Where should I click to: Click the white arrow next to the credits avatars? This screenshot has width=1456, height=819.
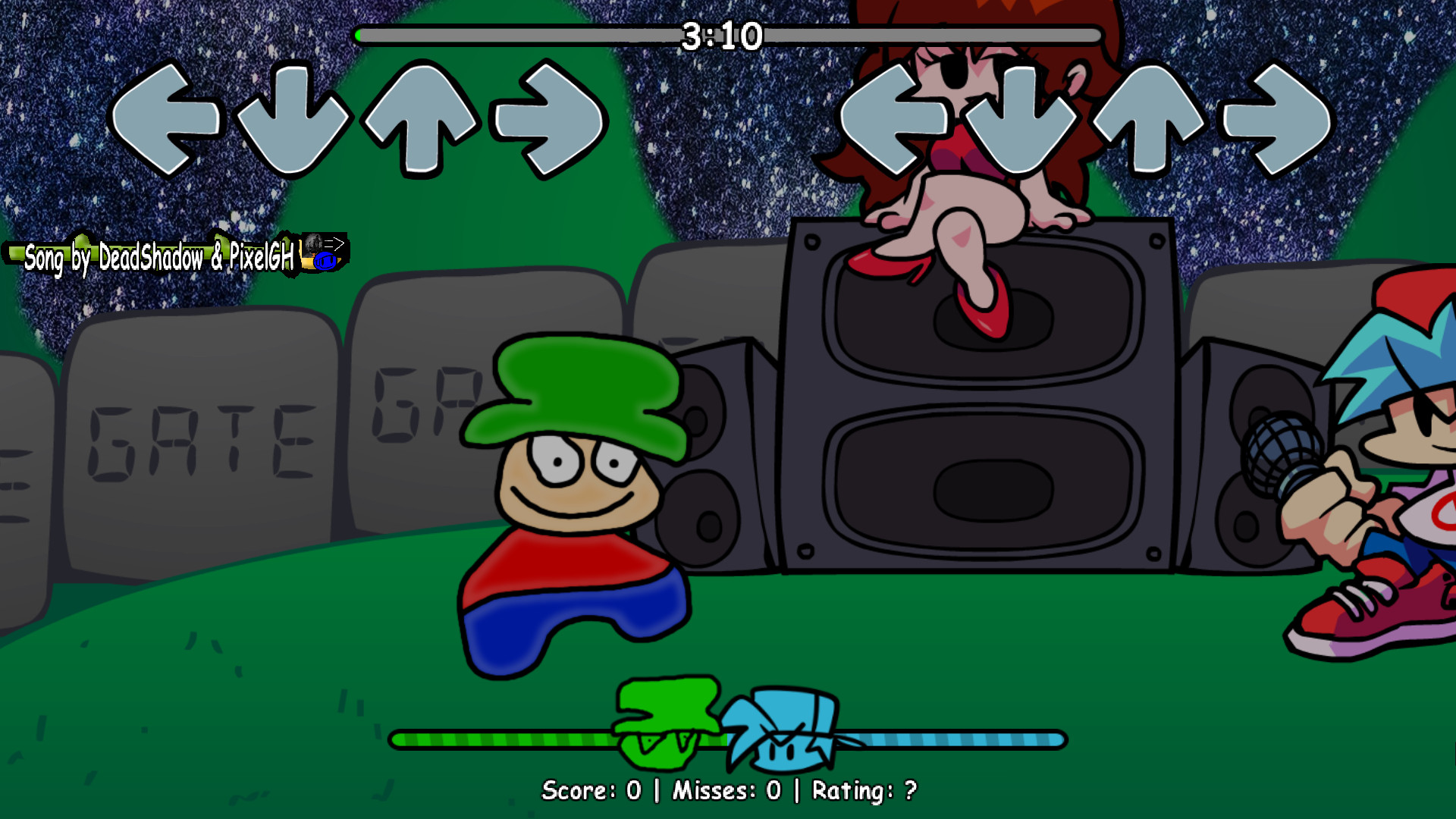coord(339,244)
